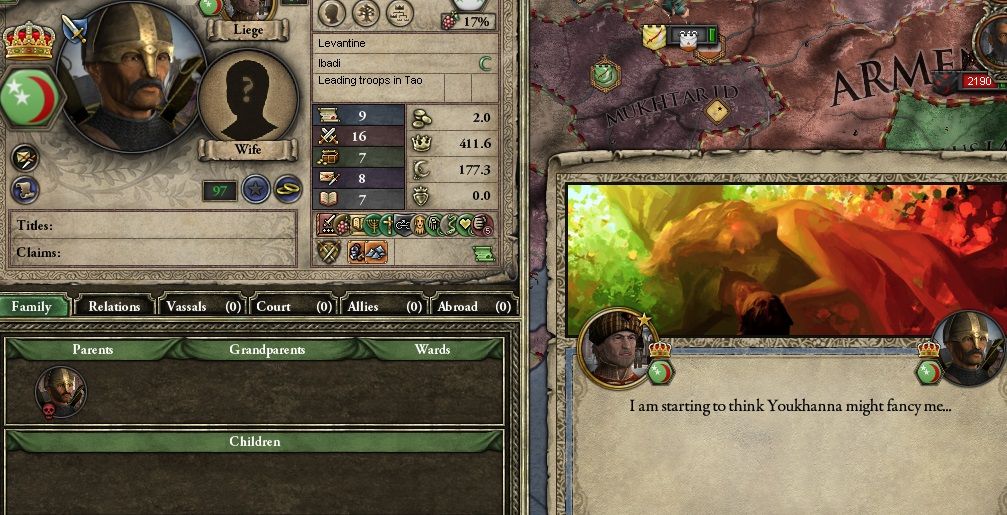This screenshot has width=1007, height=515.
Task: Switch to the Family tab
Action: (33, 306)
